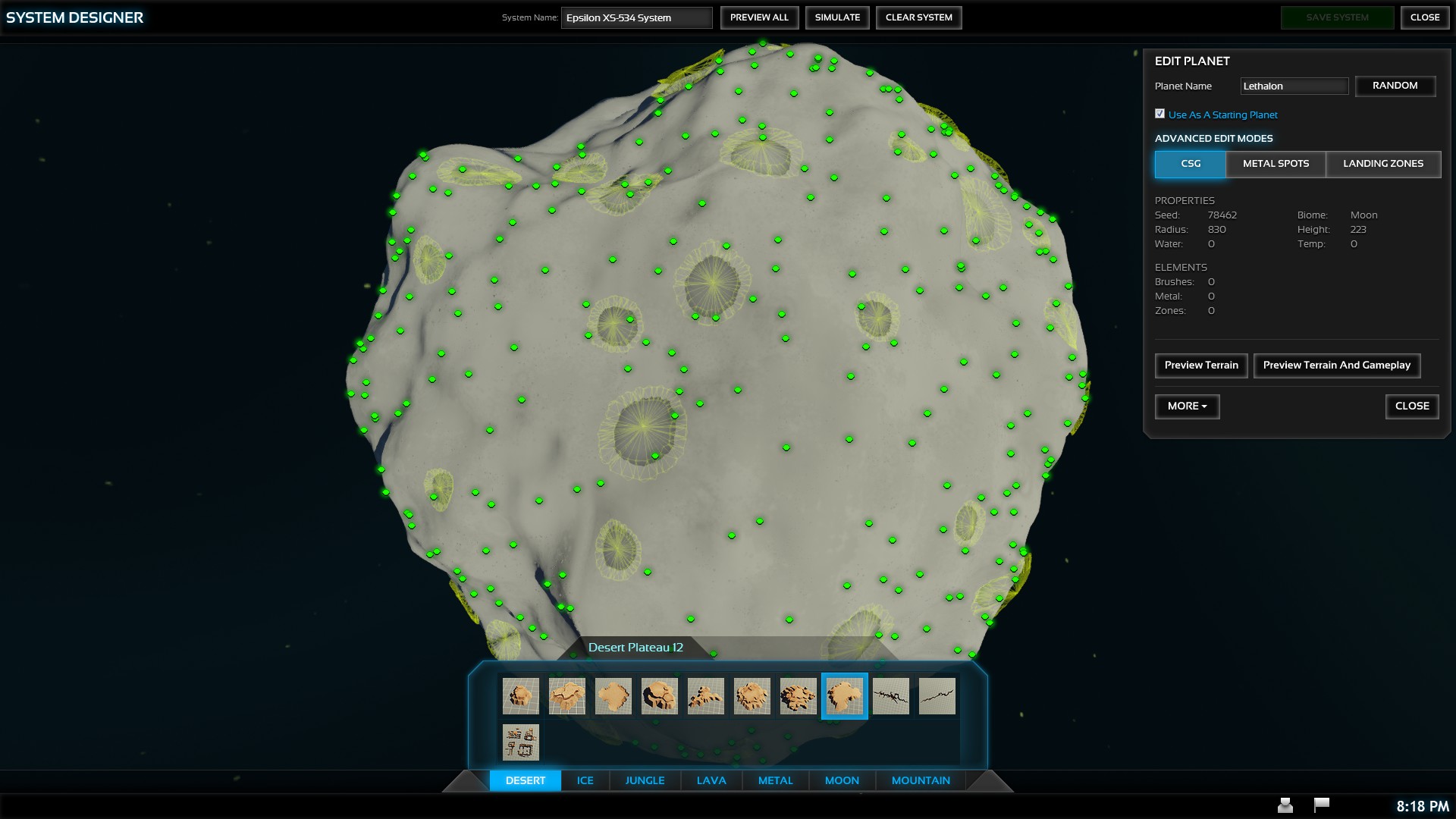
Task: Open the LAVA brush category
Action: [711, 780]
